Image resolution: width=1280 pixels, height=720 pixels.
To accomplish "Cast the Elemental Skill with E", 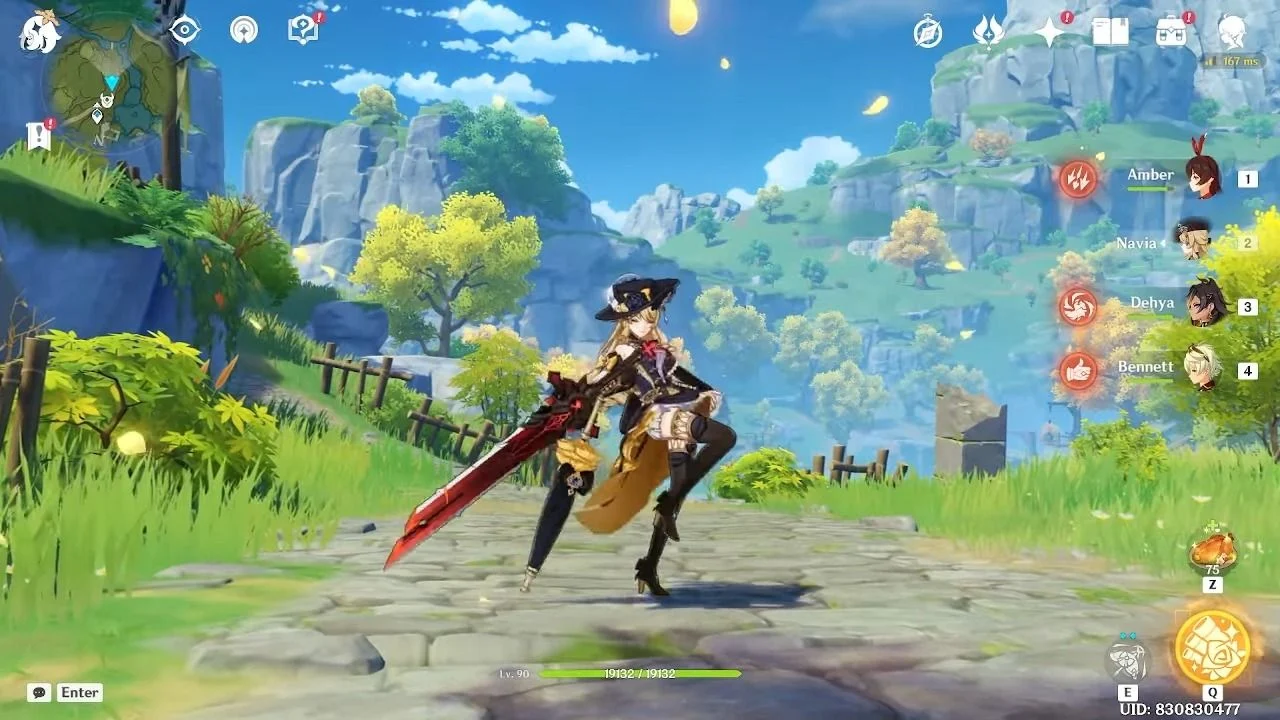I will (1128, 660).
